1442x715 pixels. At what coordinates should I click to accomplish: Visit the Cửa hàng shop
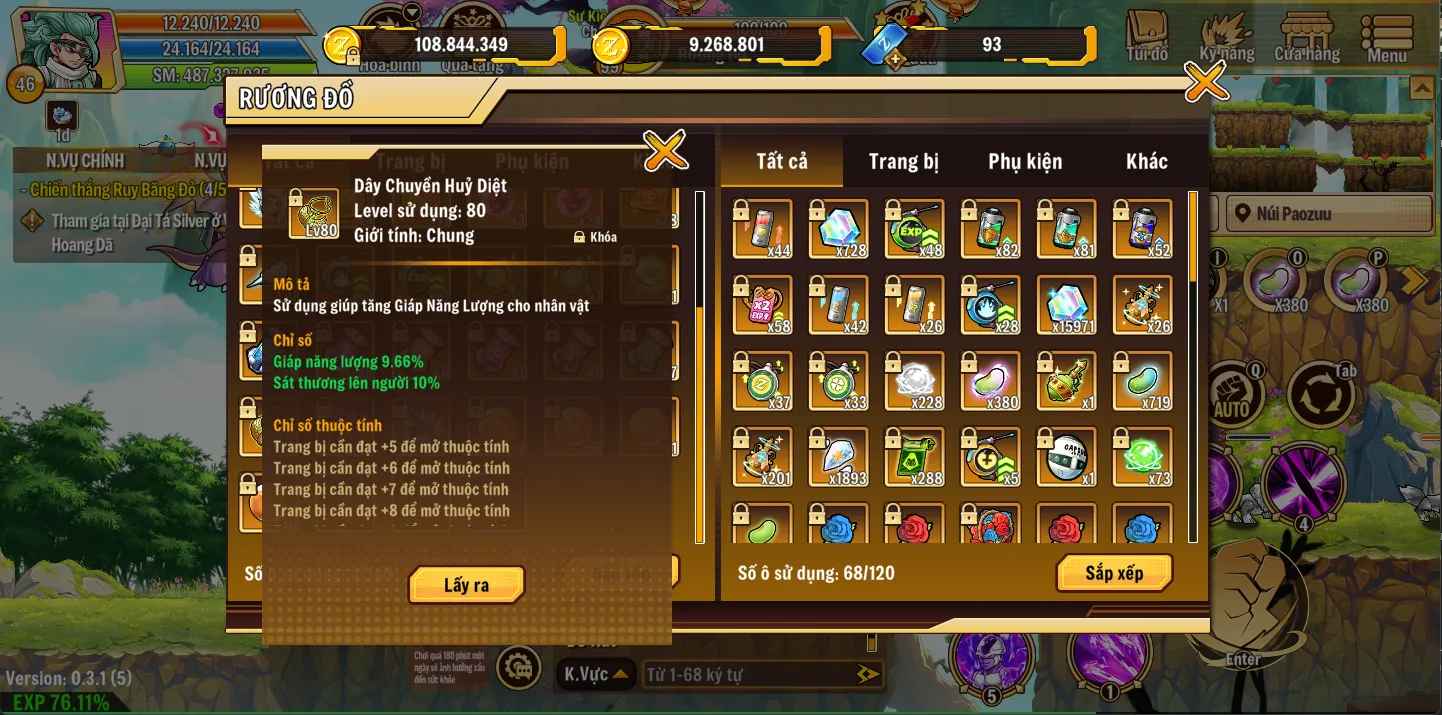click(1307, 38)
